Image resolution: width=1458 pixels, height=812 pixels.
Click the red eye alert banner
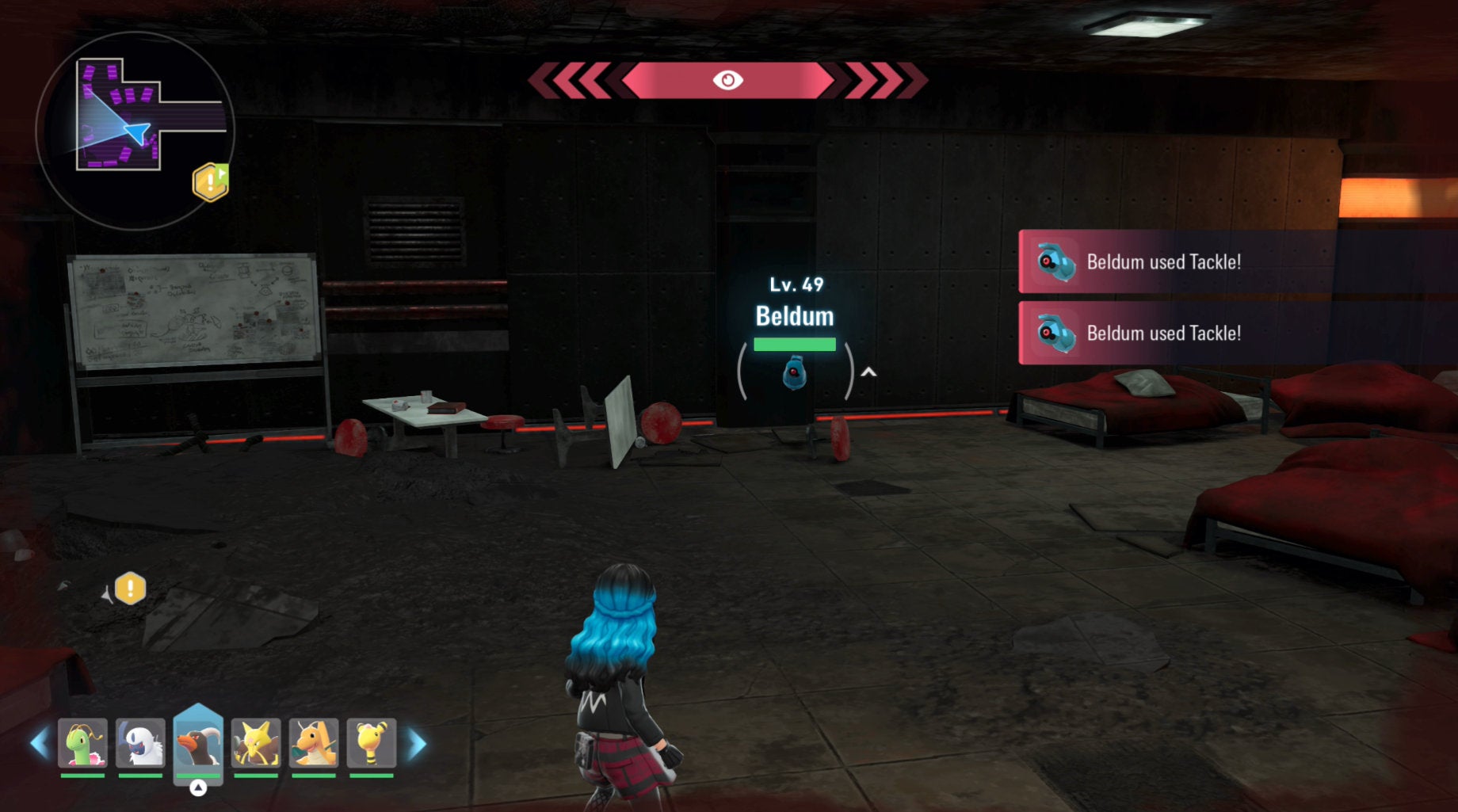point(727,81)
